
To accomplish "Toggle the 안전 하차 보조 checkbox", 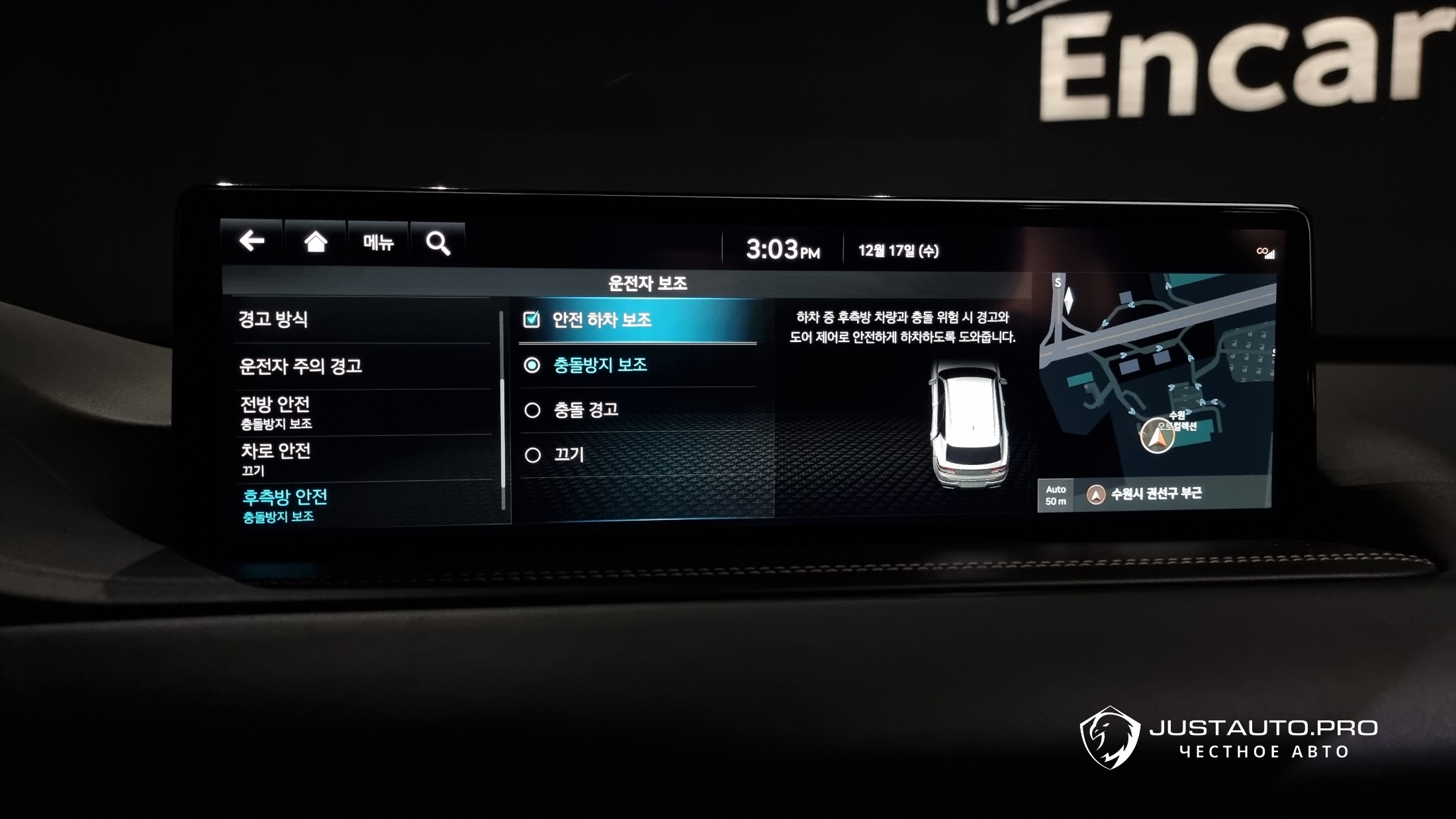I will tap(531, 320).
